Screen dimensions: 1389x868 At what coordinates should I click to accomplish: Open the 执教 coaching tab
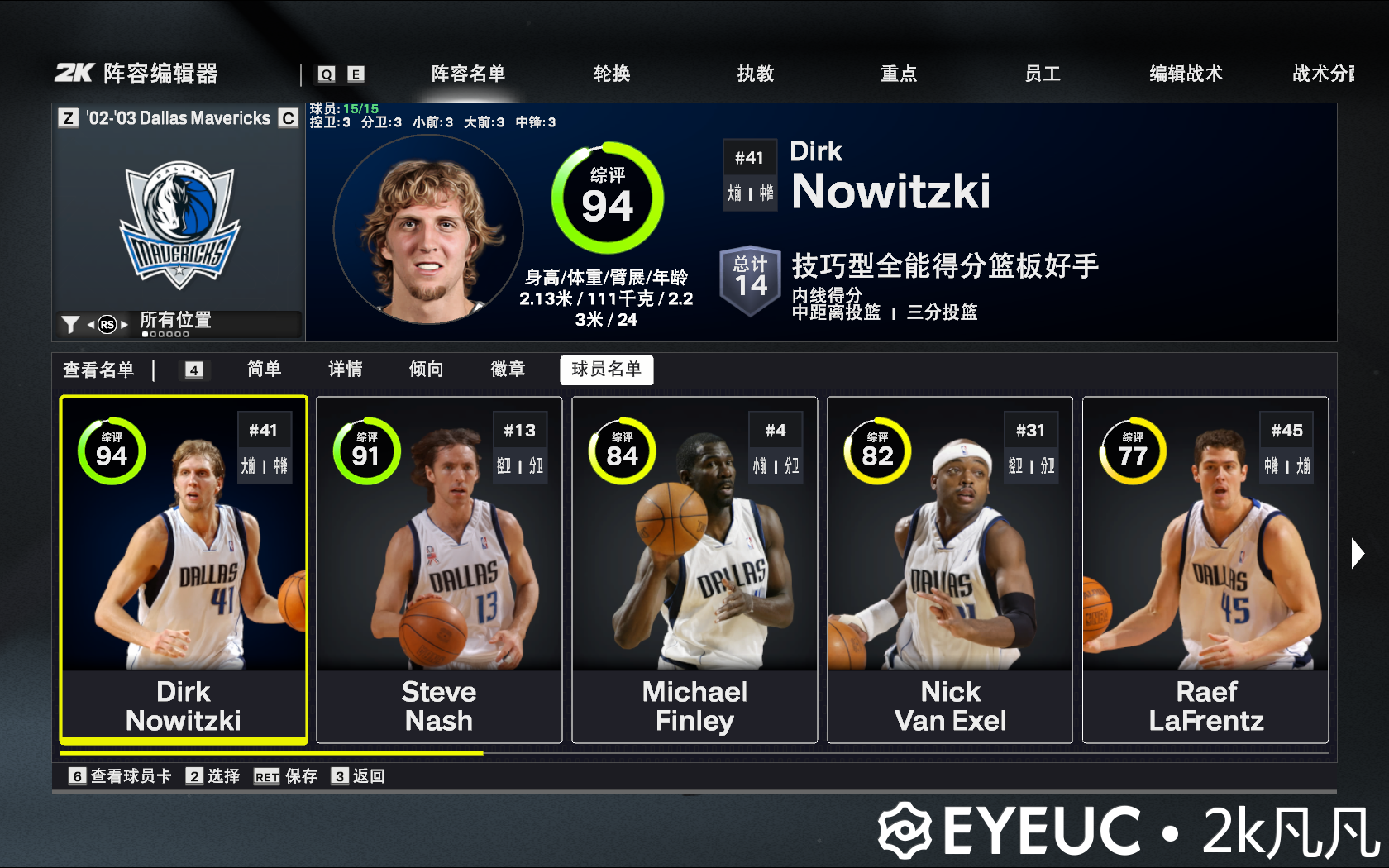click(x=756, y=74)
